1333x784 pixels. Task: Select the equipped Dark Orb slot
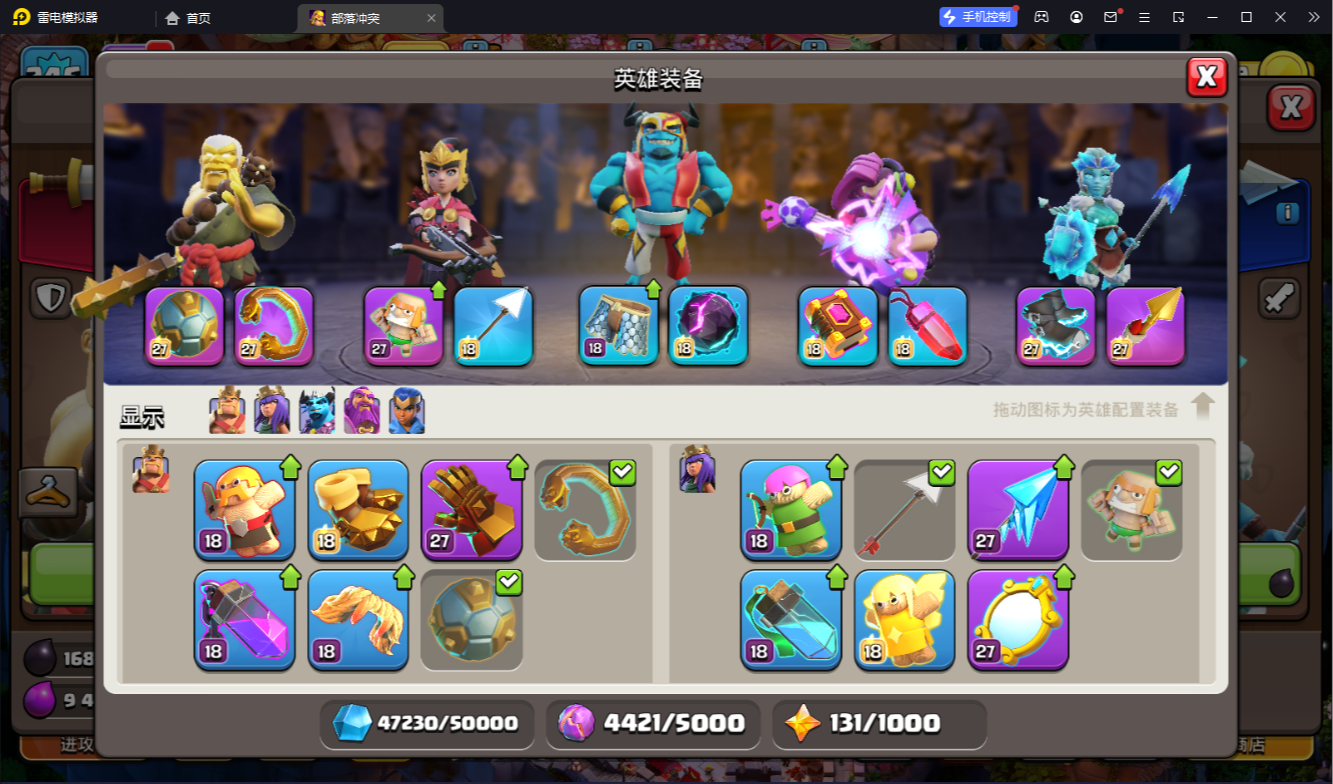pyautogui.click(x=708, y=325)
